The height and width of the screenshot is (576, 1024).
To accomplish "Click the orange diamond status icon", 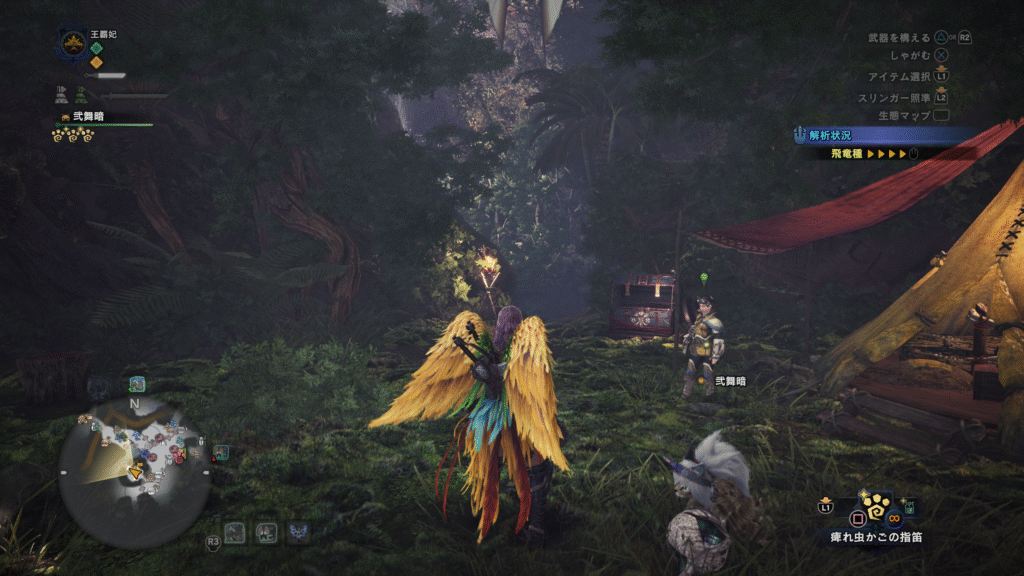I will point(96,62).
